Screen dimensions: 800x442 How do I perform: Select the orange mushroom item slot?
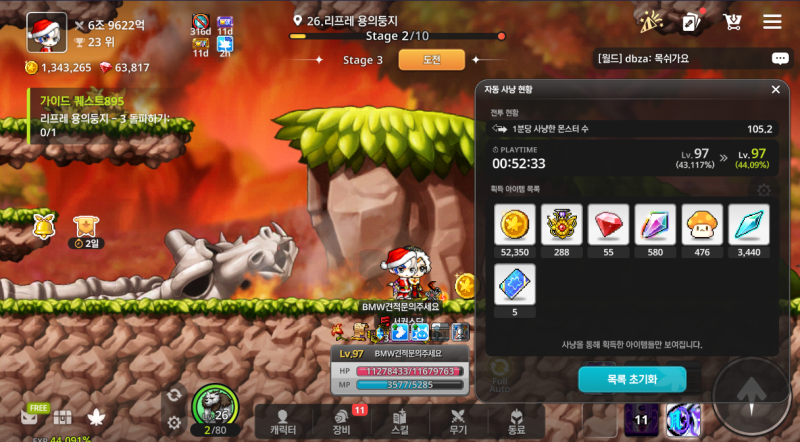point(702,225)
